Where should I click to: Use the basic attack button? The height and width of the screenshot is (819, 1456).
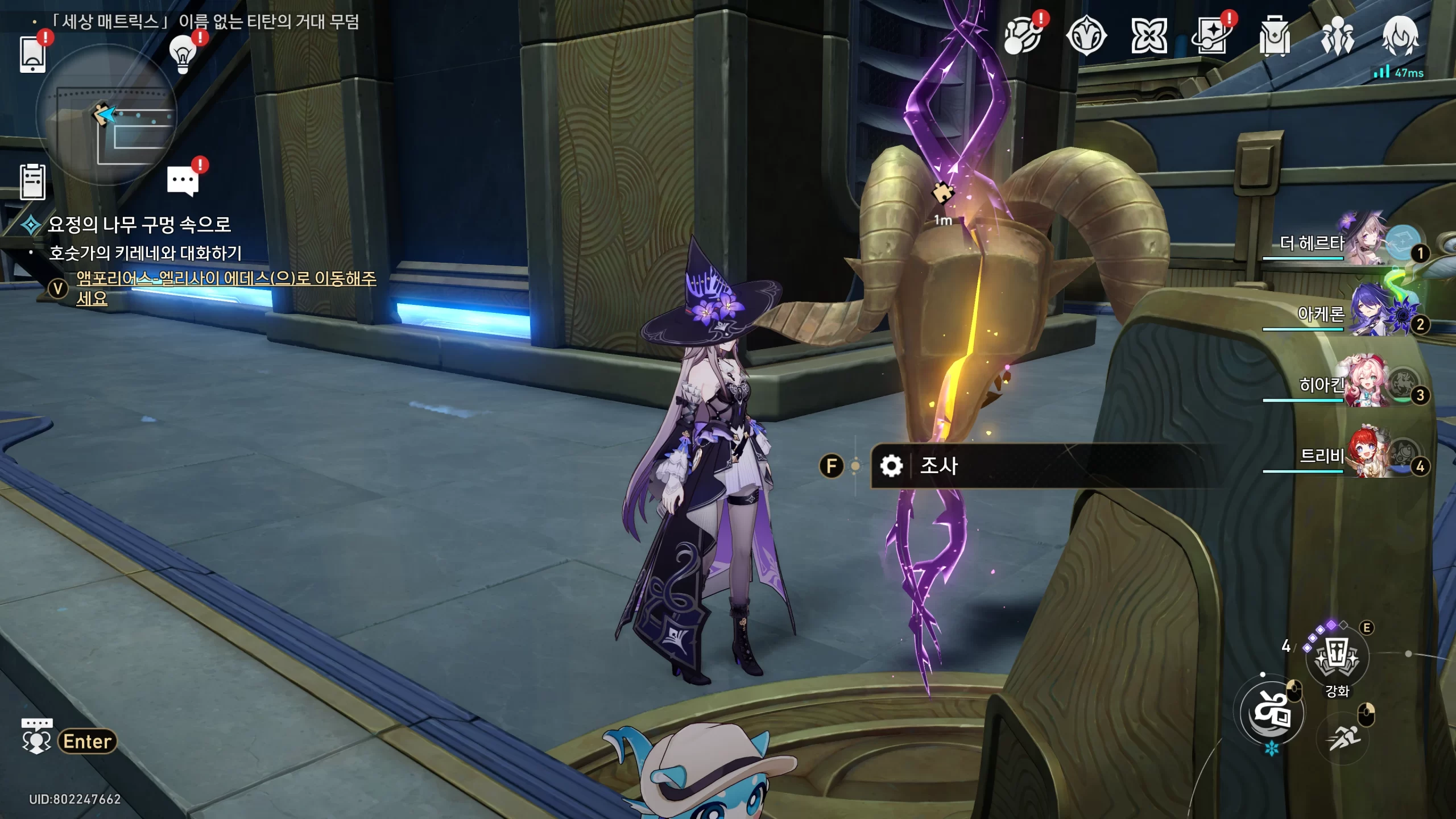tap(1272, 713)
